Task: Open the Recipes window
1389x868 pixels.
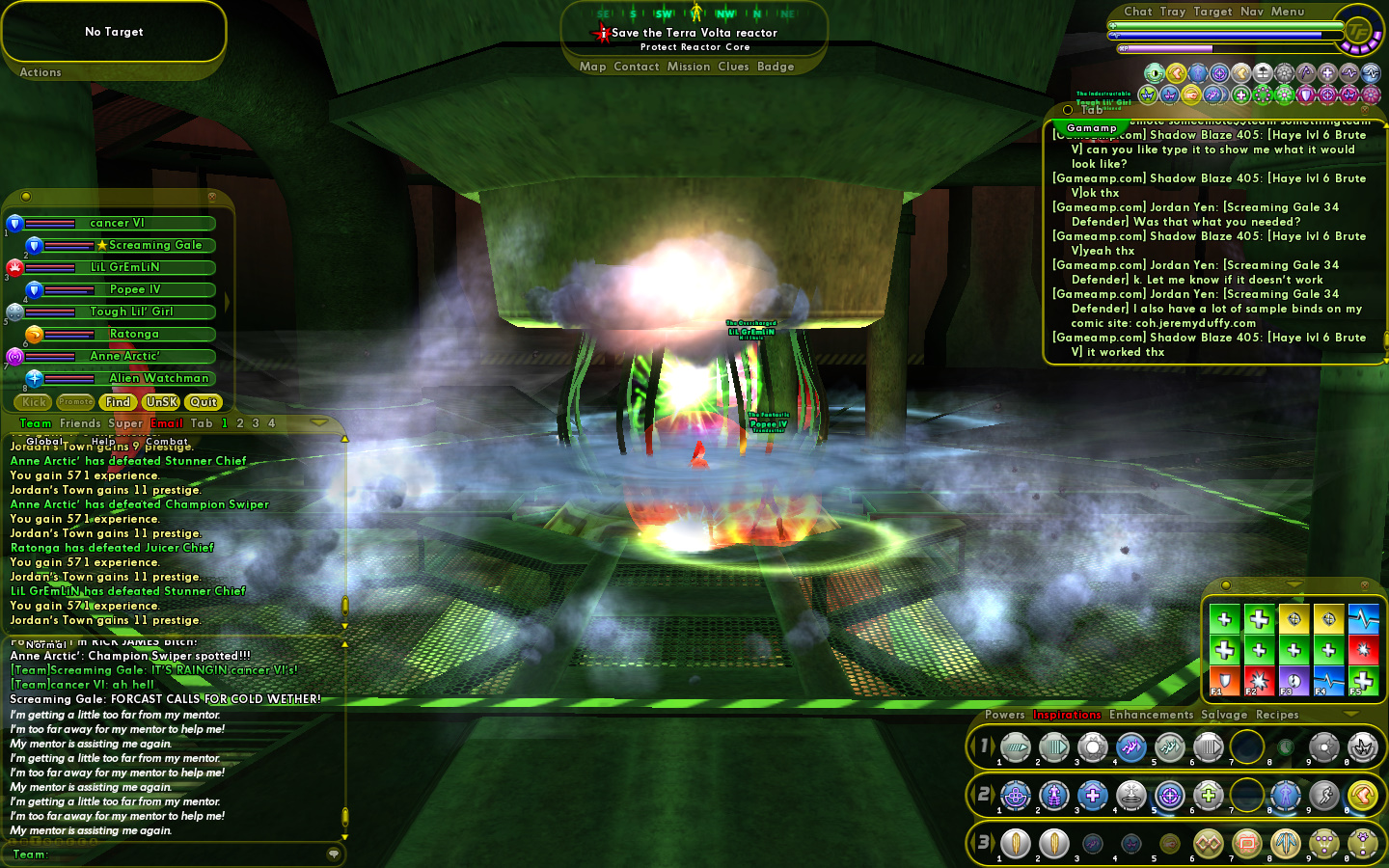Action: pyautogui.click(x=1277, y=715)
